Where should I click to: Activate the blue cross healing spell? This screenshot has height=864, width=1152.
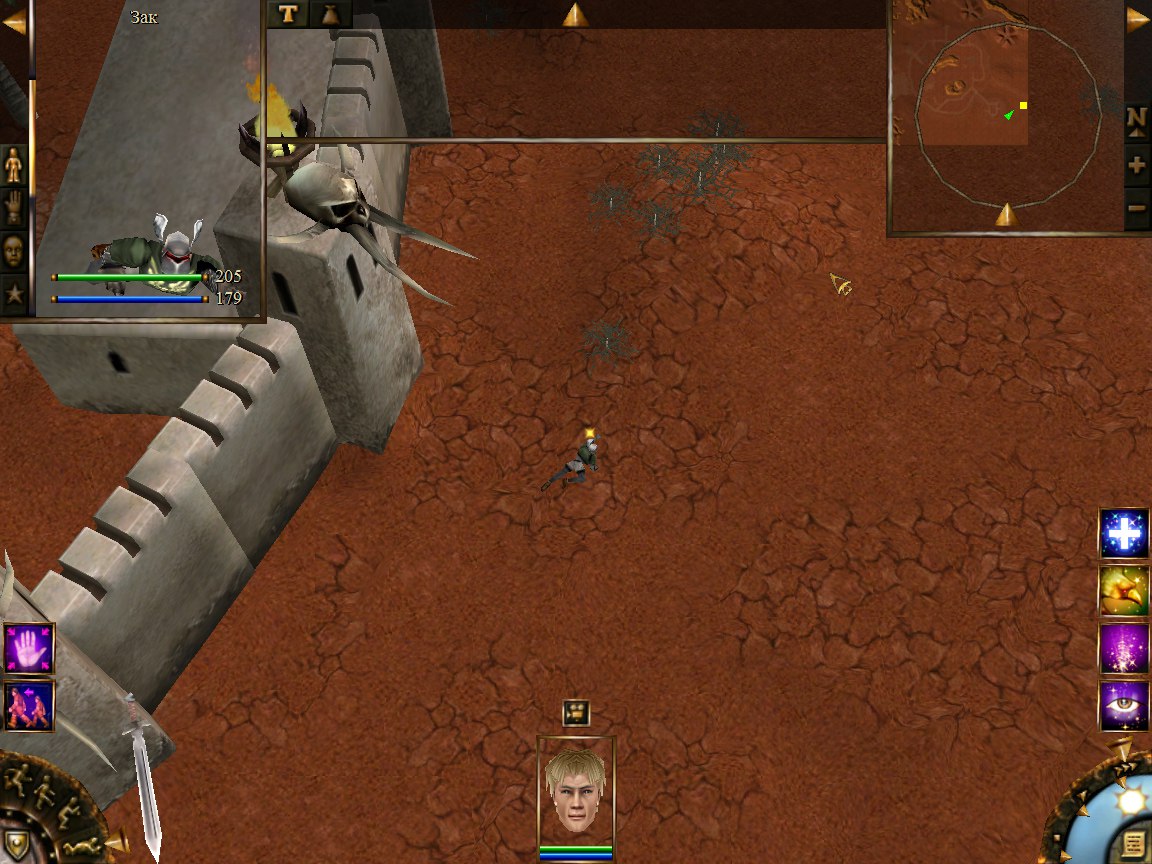coord(1124,534)
